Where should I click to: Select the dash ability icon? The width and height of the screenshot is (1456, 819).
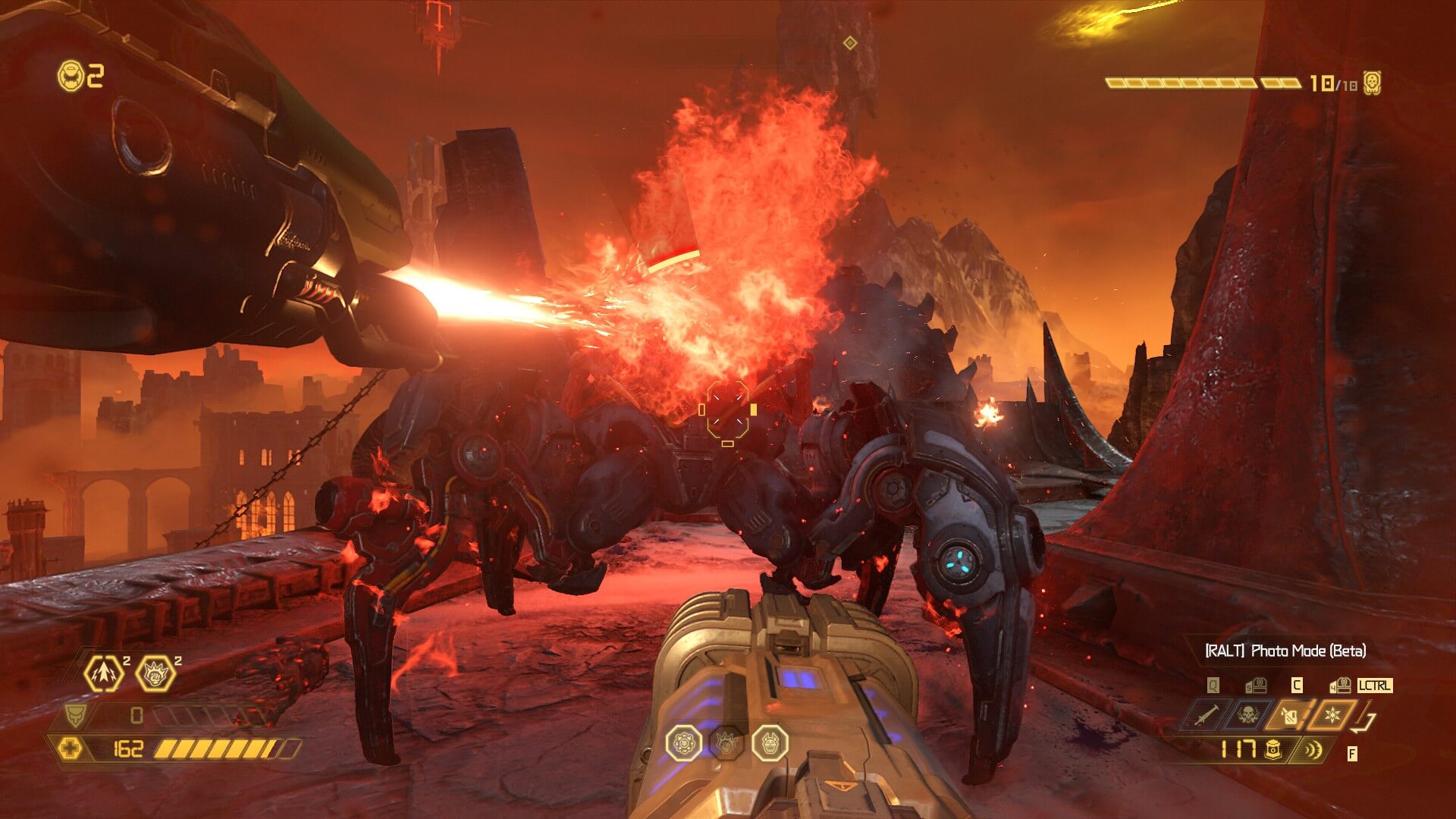(x=104, y=674)
